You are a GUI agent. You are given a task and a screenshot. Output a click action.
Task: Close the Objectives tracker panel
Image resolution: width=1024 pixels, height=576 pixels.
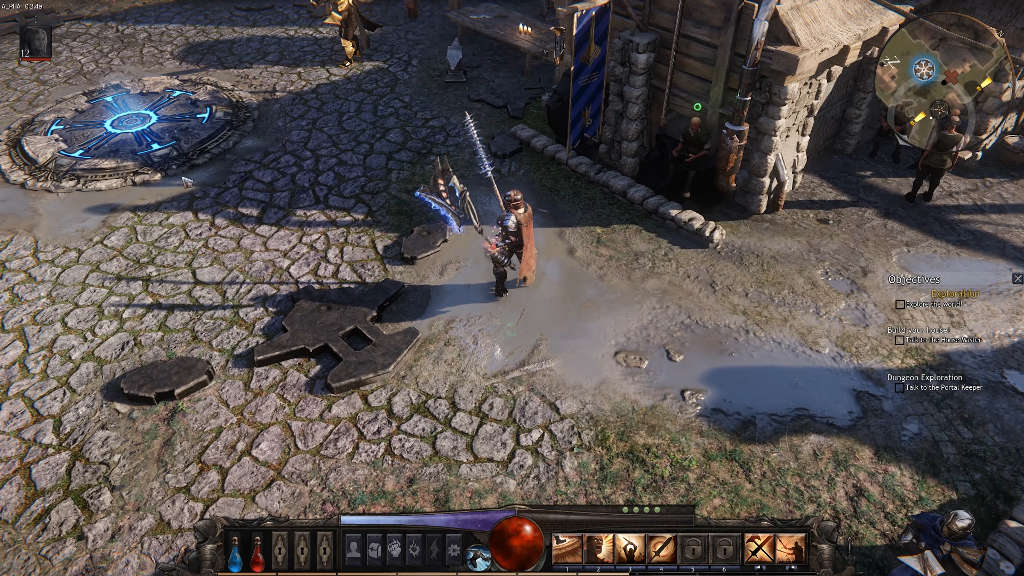(1017, 278)
